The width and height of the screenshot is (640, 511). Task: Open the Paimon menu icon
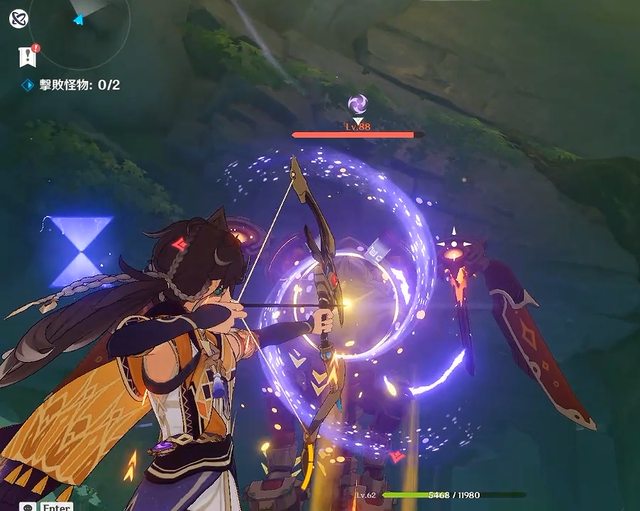click(x=19, y=17)
